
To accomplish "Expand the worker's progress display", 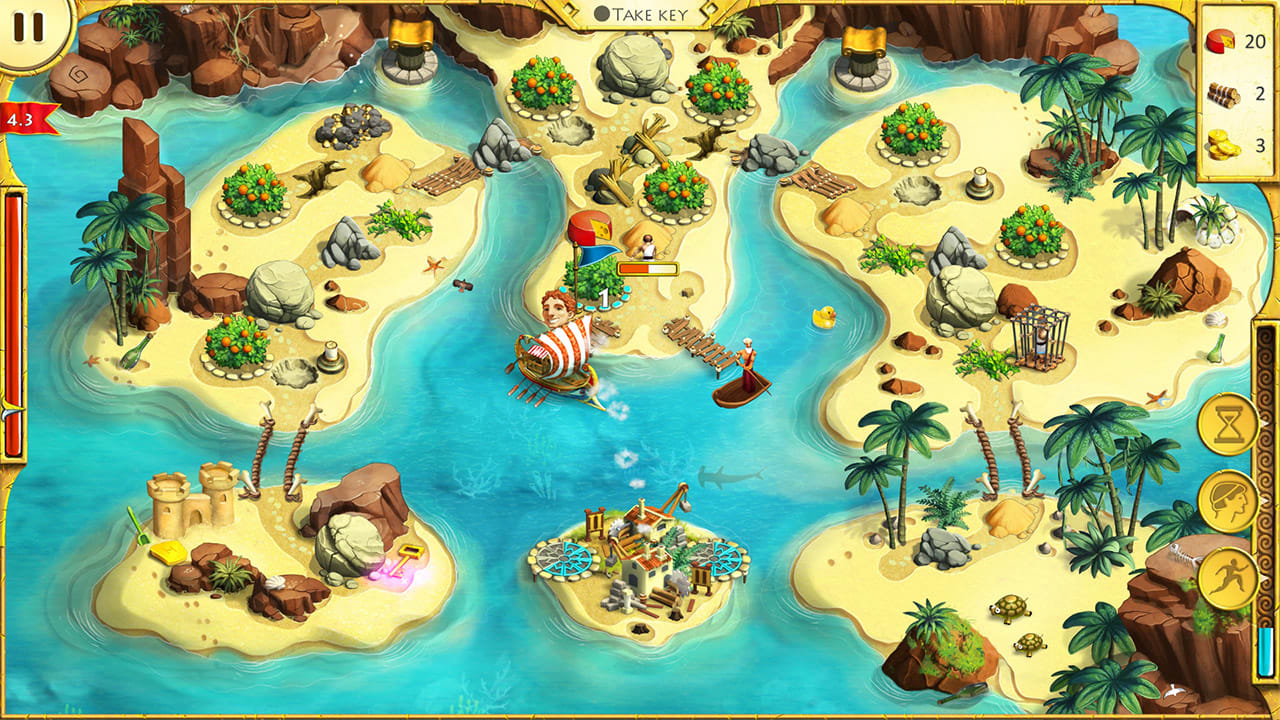I will (648, 266).
